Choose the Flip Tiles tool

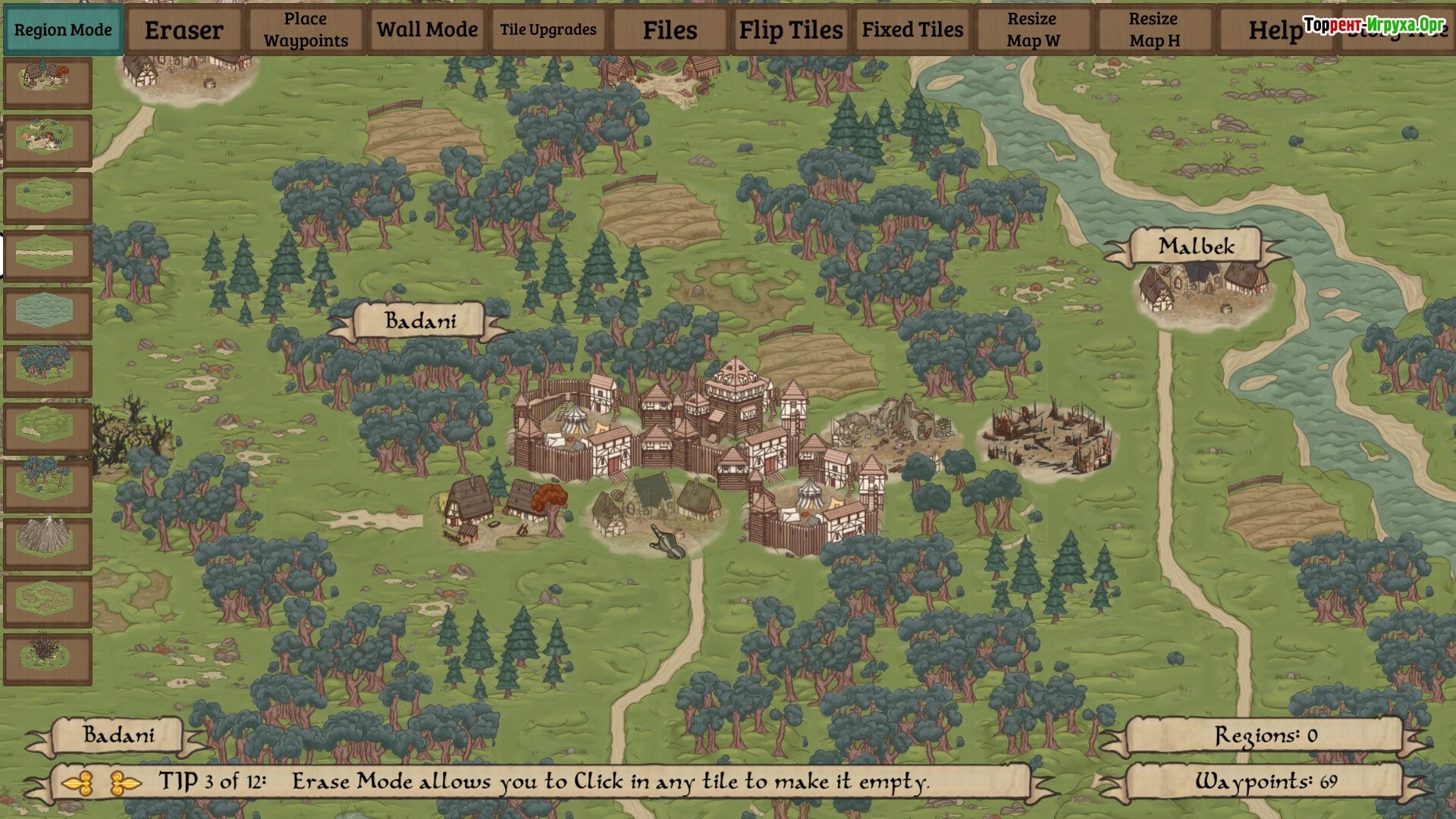tap(791, 30)
